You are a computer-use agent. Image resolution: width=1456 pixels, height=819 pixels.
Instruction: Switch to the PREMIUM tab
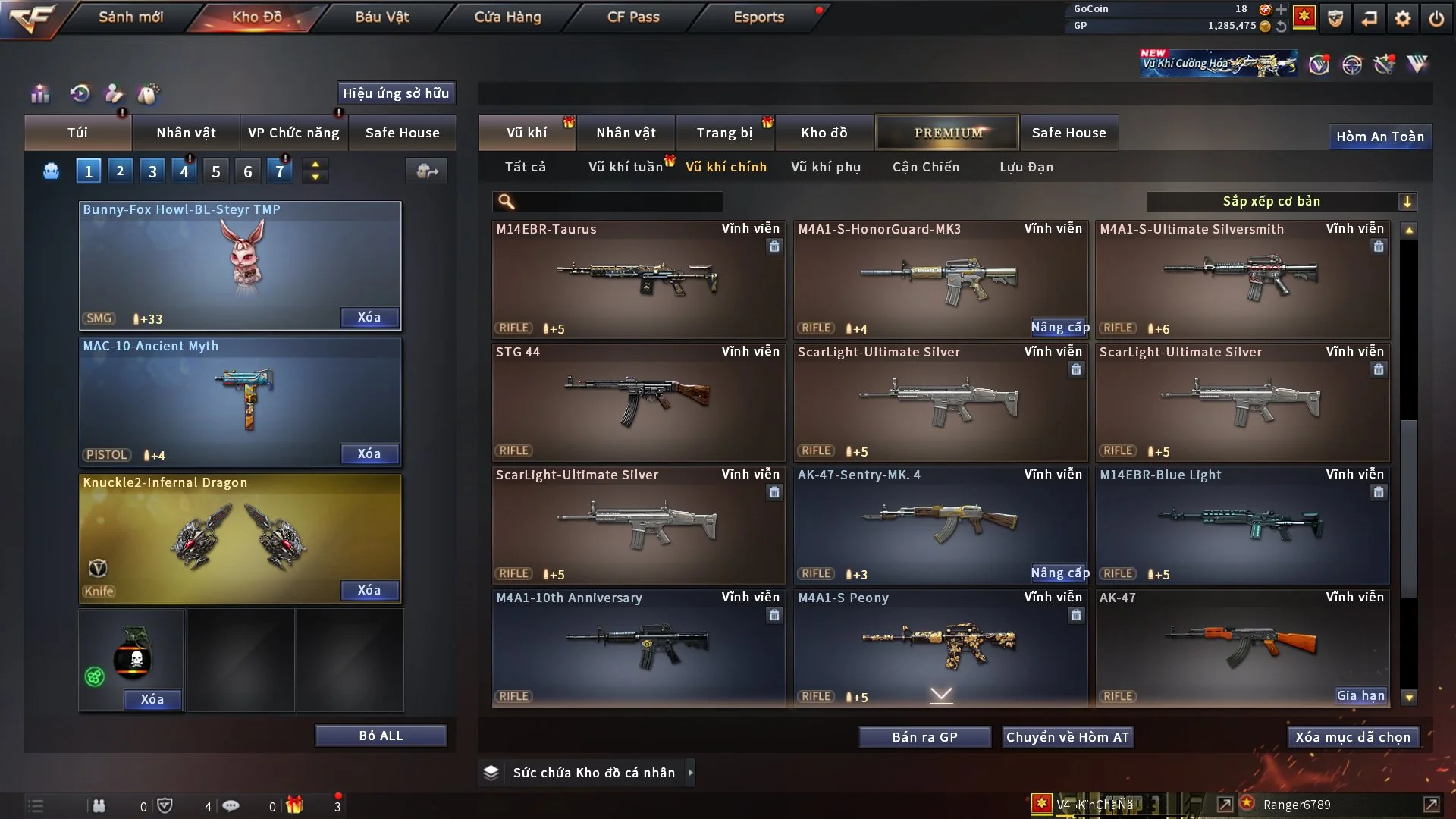[947, 133]
